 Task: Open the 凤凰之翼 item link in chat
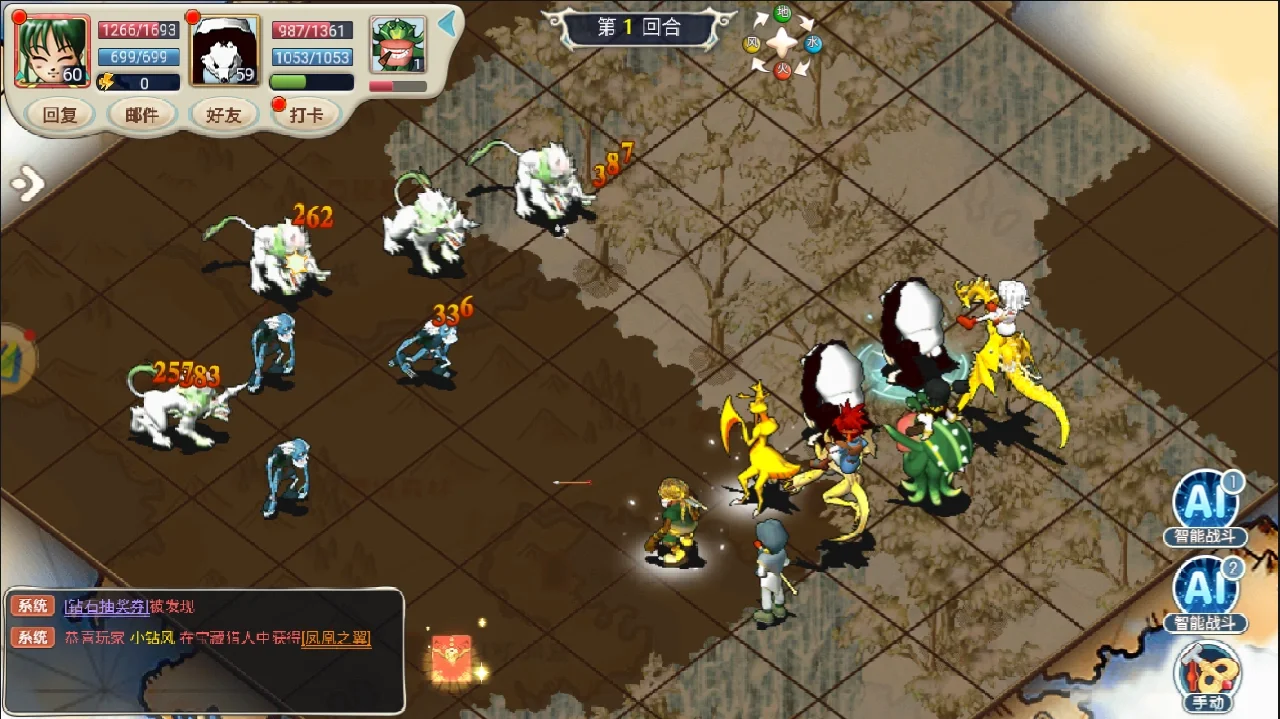pos(336,638)
